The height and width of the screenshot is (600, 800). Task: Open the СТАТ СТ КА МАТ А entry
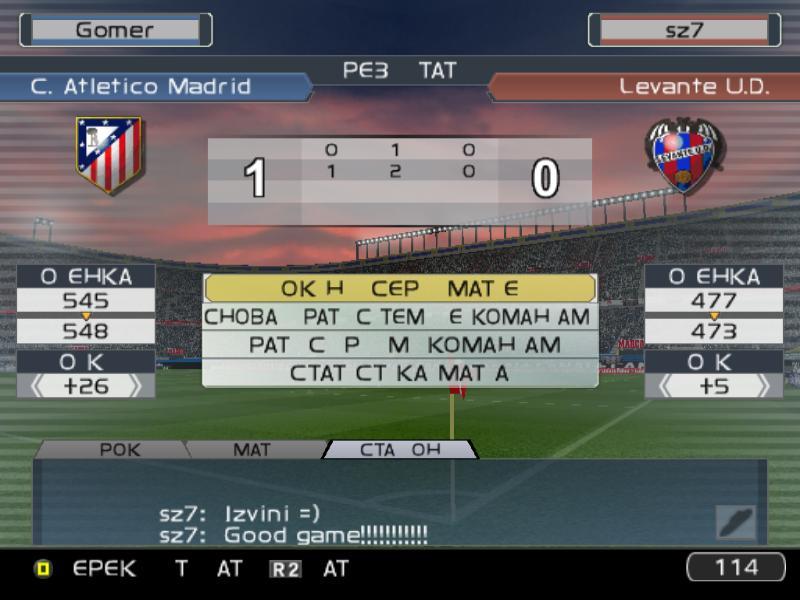click(x=400, y=373)
